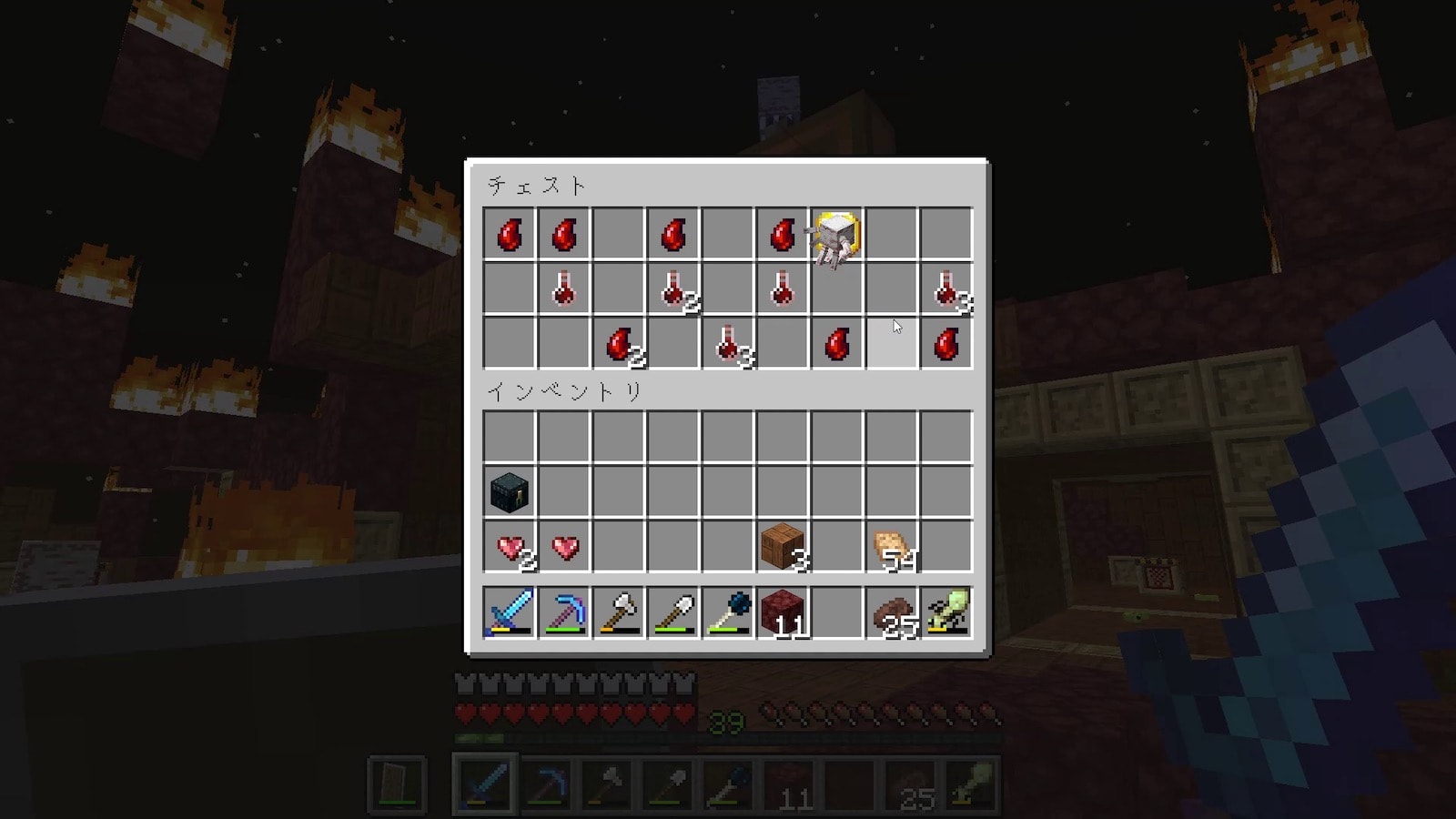Pick up the stack of 54 bread

pos(892,547)
